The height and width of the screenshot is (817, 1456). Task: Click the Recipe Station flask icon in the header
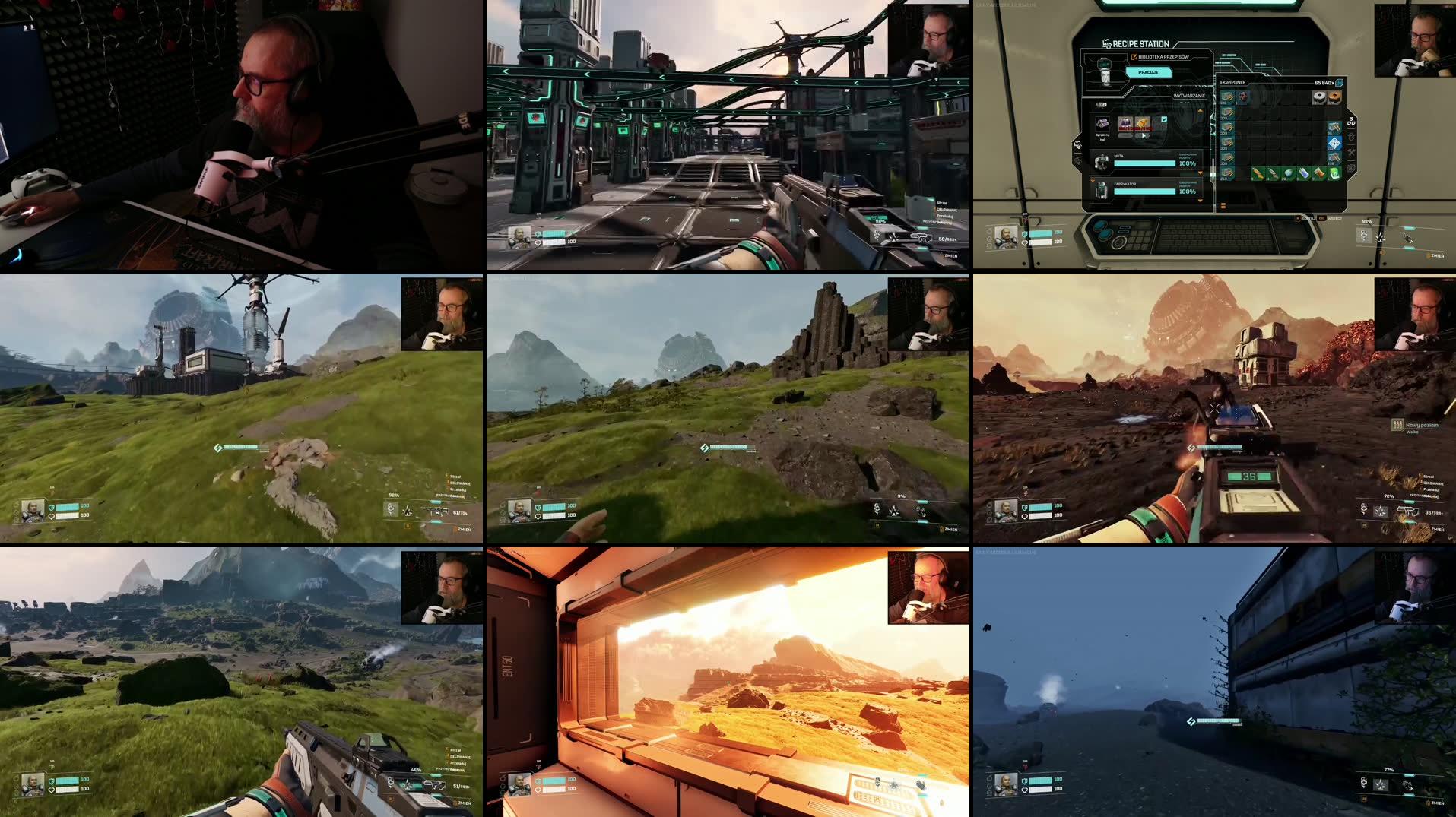coord(1108,43)
